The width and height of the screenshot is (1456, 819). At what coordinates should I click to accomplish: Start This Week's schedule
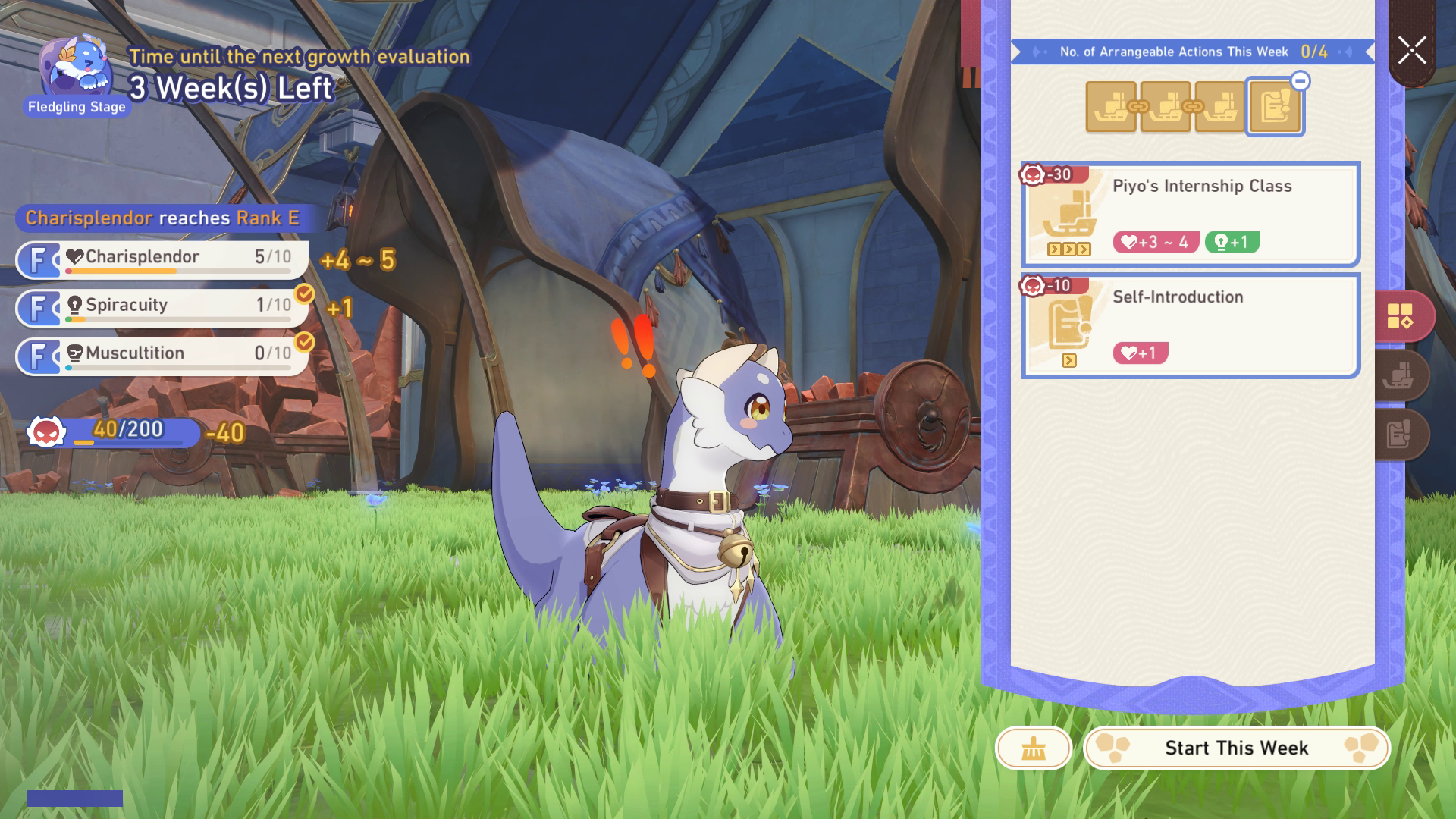pos(1236,748)
